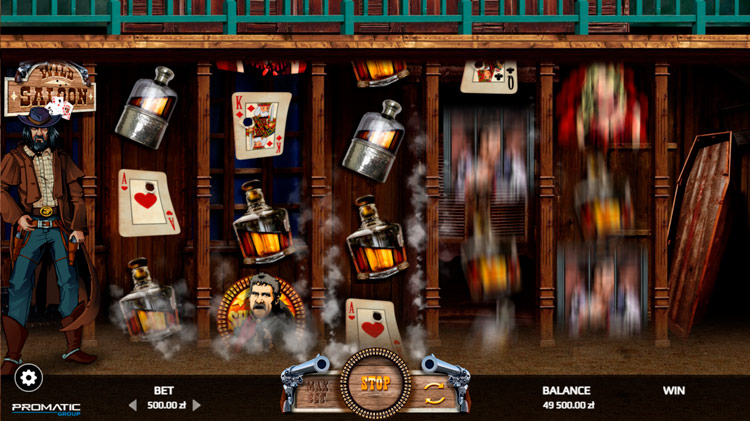
Task: Increase the bet with the right arrow
Action: 196,405
